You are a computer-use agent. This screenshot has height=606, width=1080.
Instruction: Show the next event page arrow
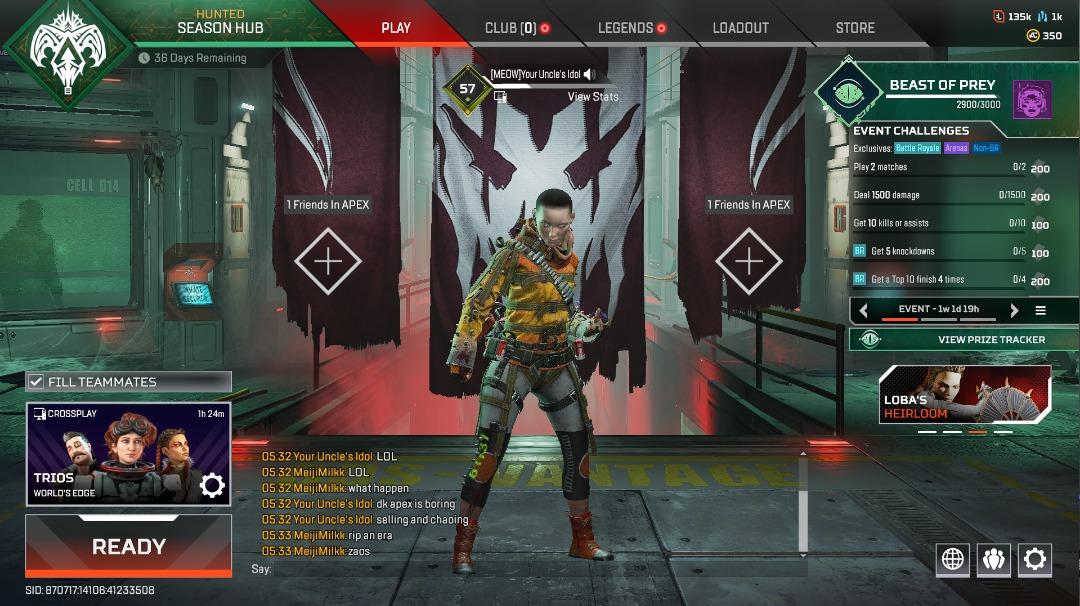(1014, 310)
